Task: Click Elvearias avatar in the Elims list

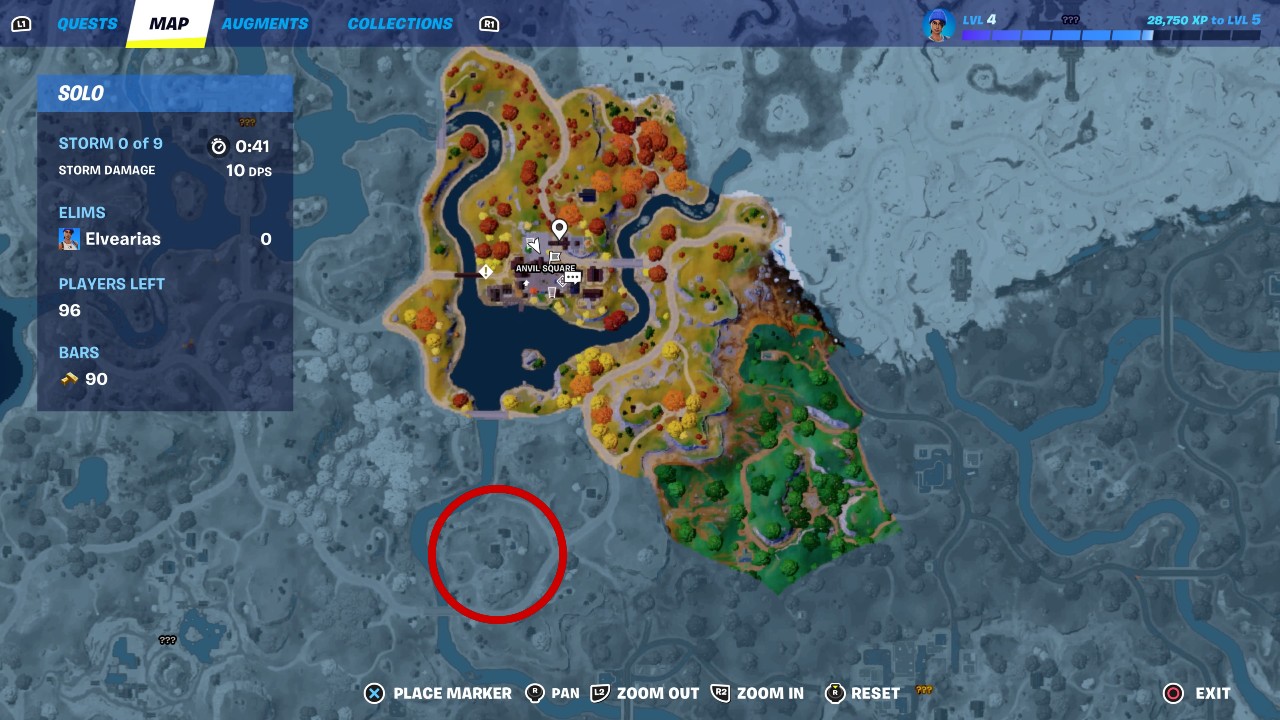Action: (68, 238)
